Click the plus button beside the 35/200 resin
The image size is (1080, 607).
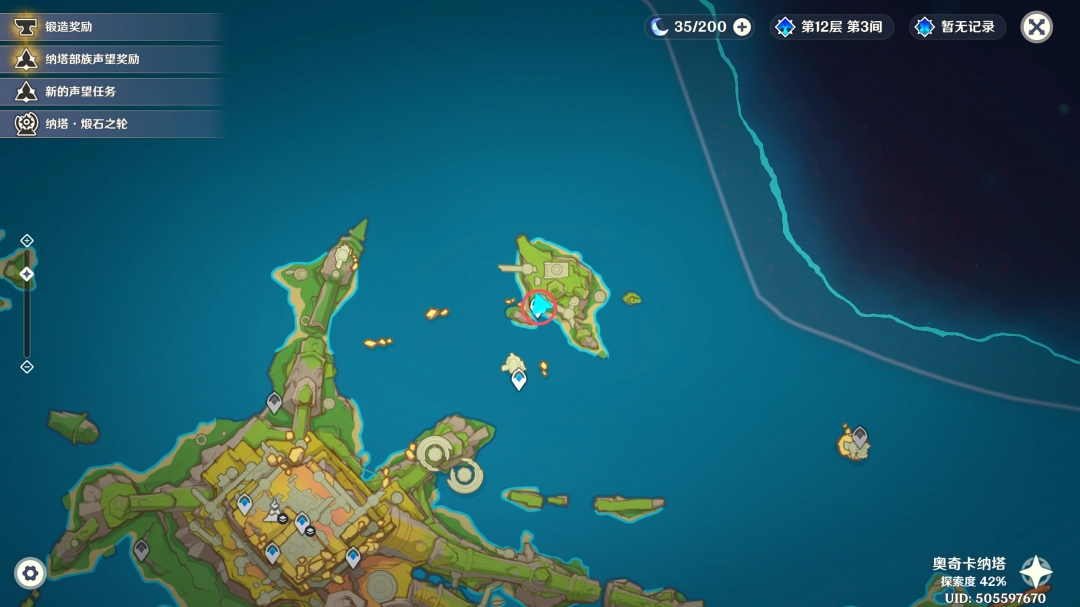coord(742,27)
